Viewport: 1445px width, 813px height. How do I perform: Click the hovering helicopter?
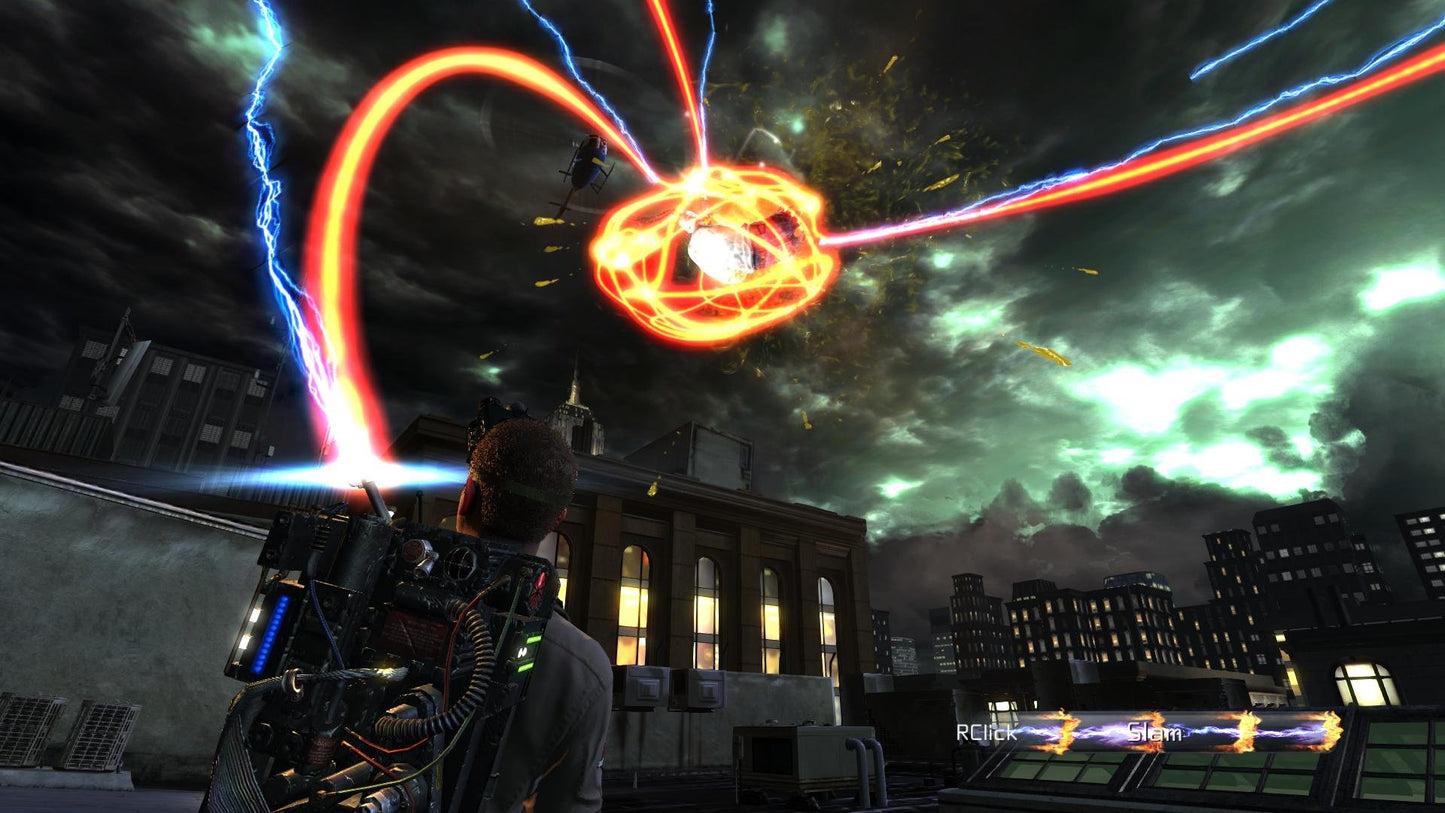point(587,162)
